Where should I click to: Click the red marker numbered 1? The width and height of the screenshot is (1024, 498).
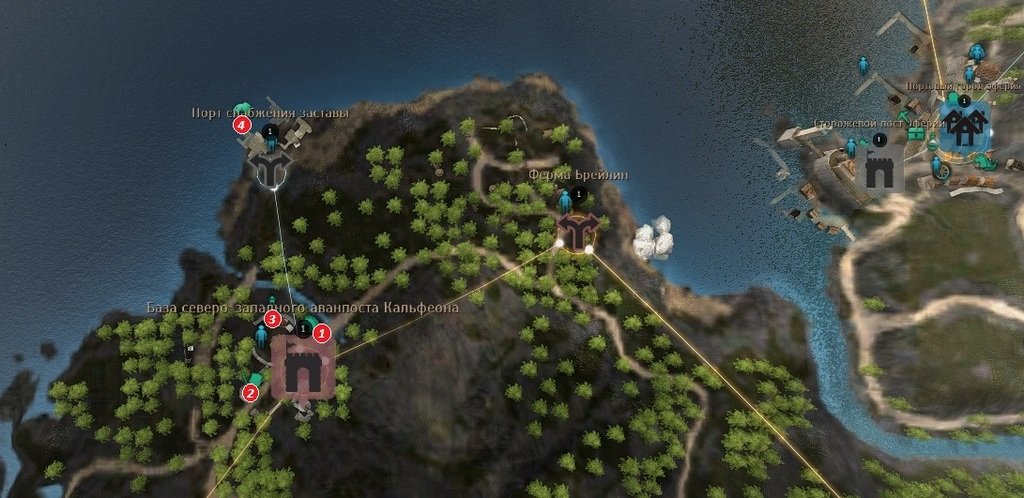(x=321, y=331)
